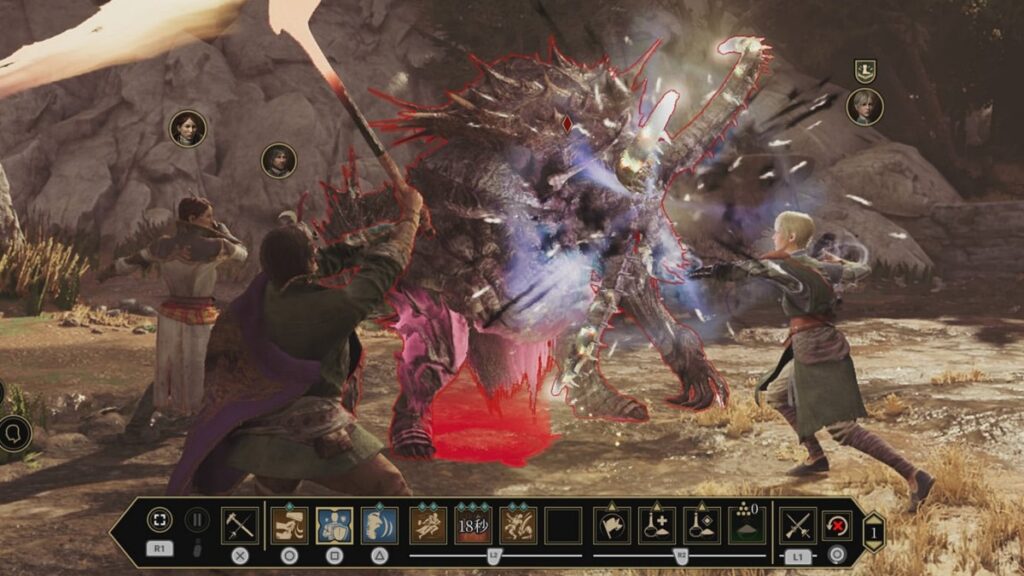Screen dimensions: 1024x576
Task: Trigger the shouting head ability icon
Action: tap(379, 525)
